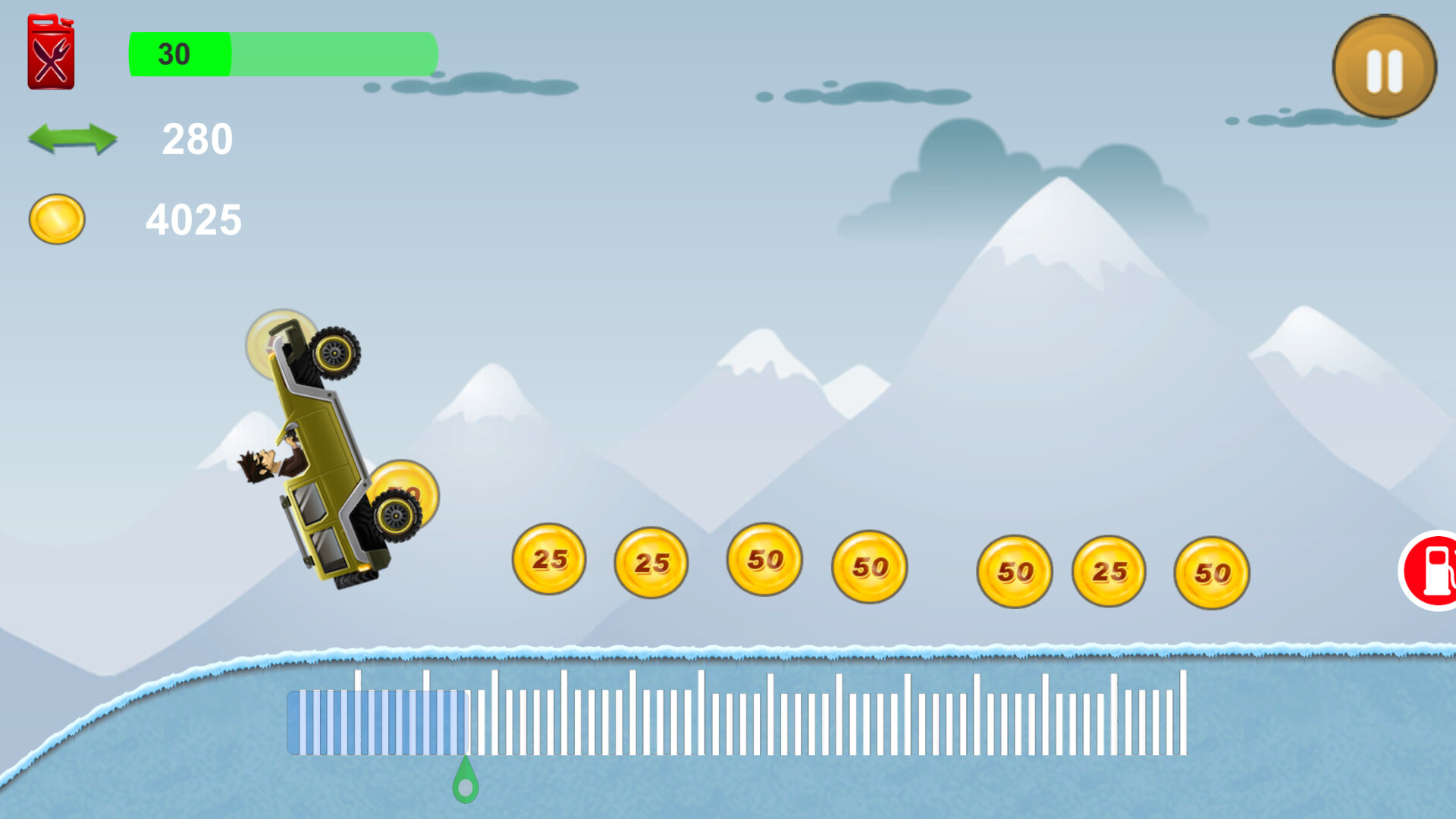Click the coin behind the jeep's rear wheel
1456x819 pixels.
(406, 493)
